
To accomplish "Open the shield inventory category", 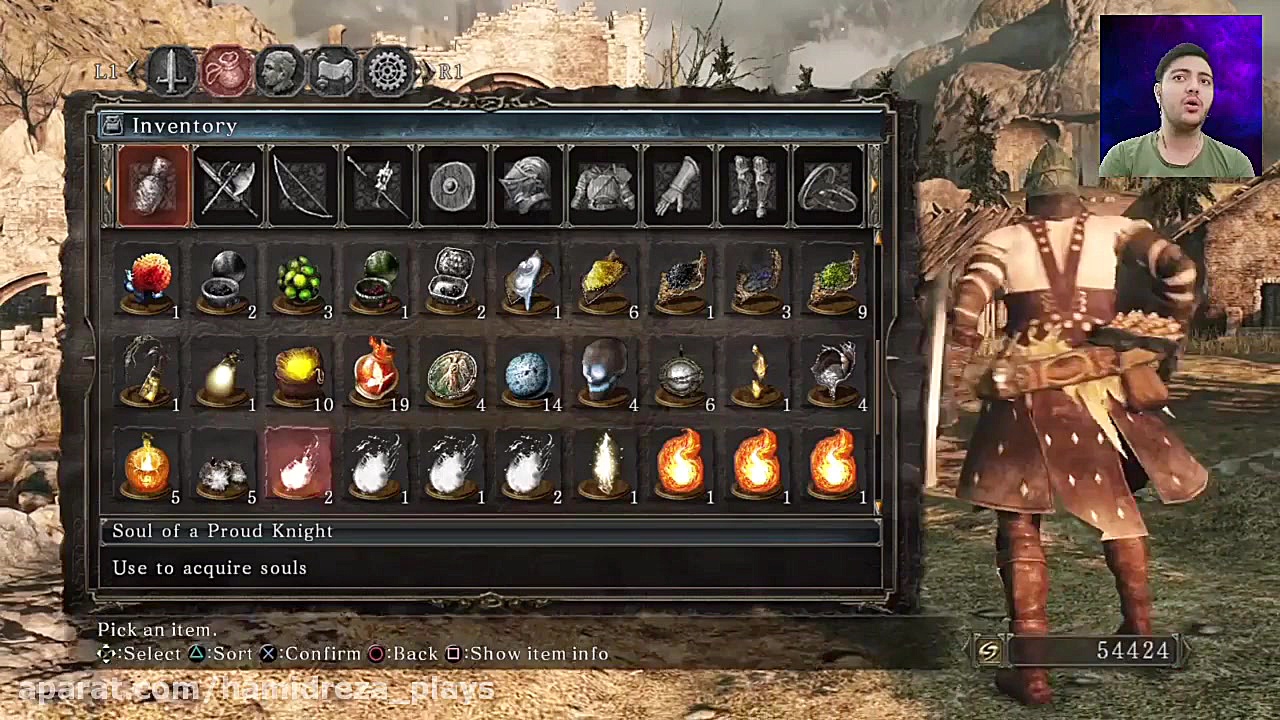I will pyautogui.click(x=452, y=186).
